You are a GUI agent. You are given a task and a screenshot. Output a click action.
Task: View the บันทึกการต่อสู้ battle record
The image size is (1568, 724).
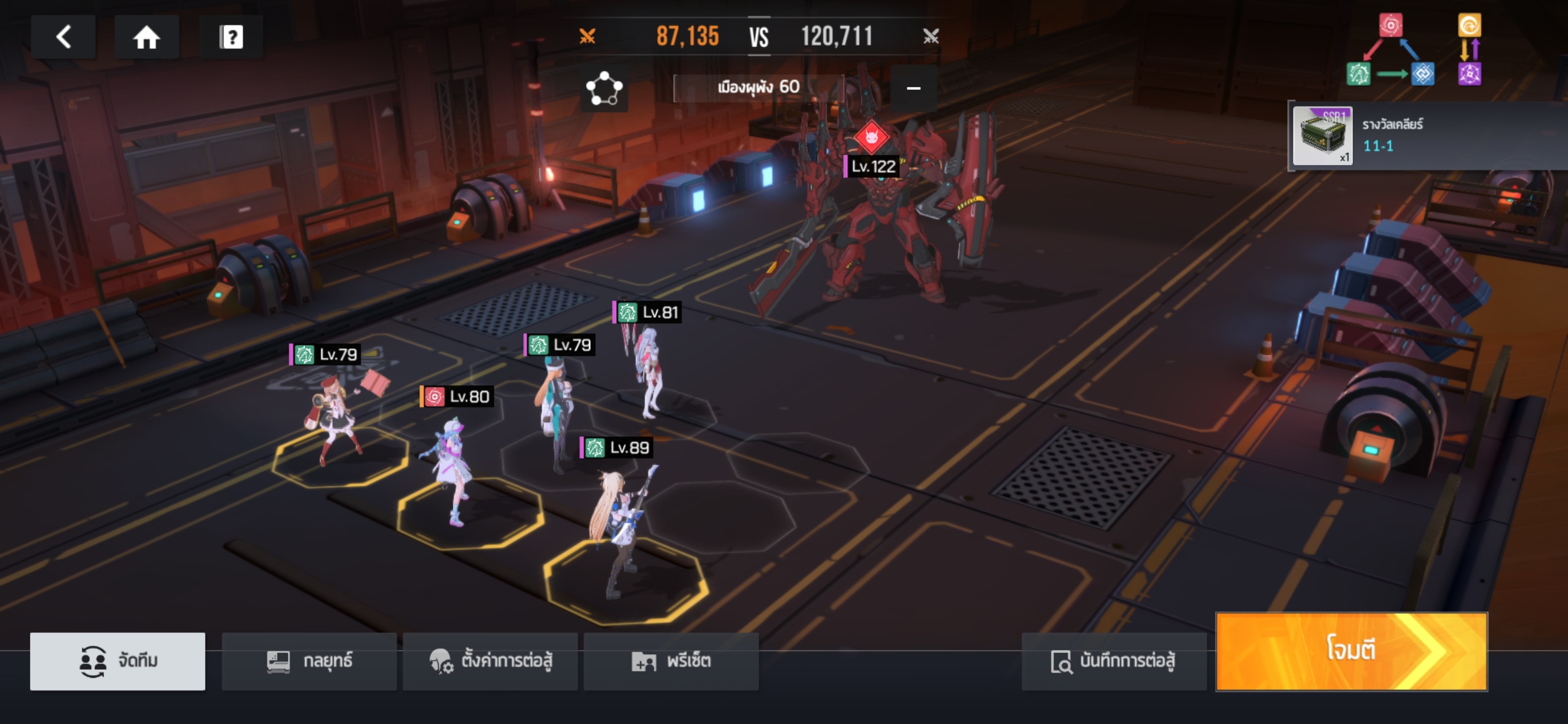click(1114, 661)
